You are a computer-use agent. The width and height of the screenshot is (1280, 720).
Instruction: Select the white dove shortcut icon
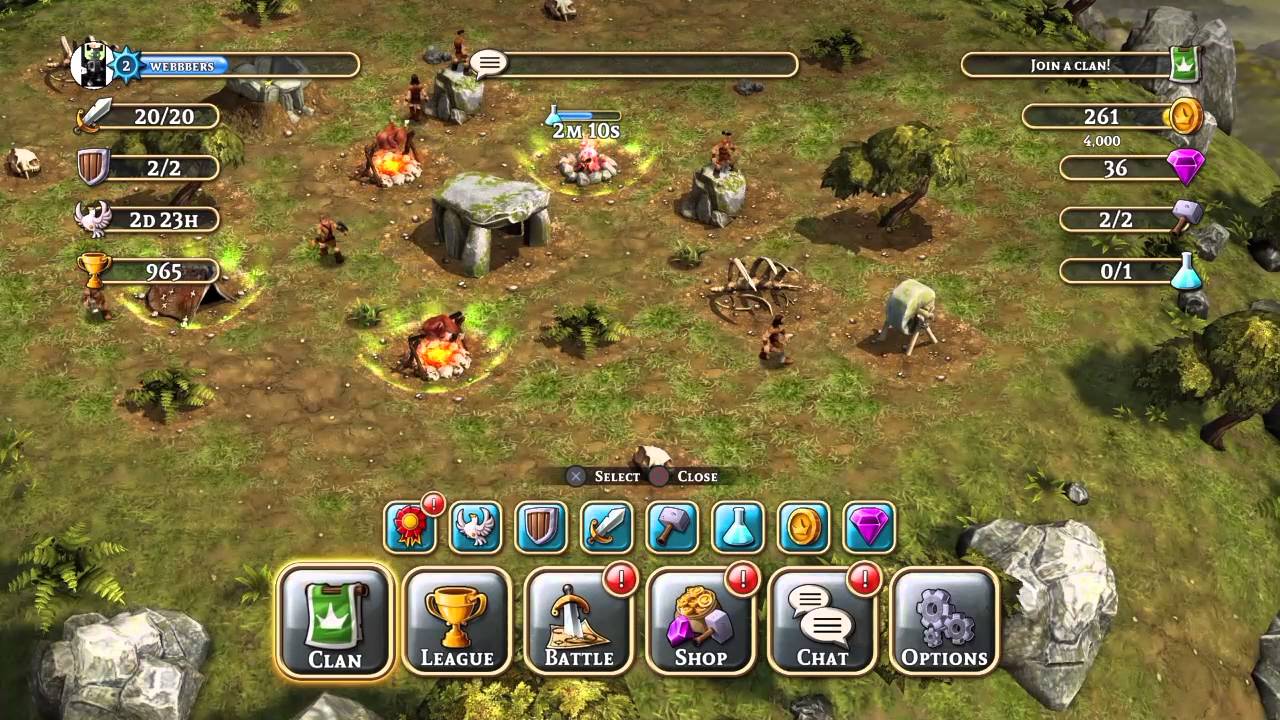pos(475,527)
